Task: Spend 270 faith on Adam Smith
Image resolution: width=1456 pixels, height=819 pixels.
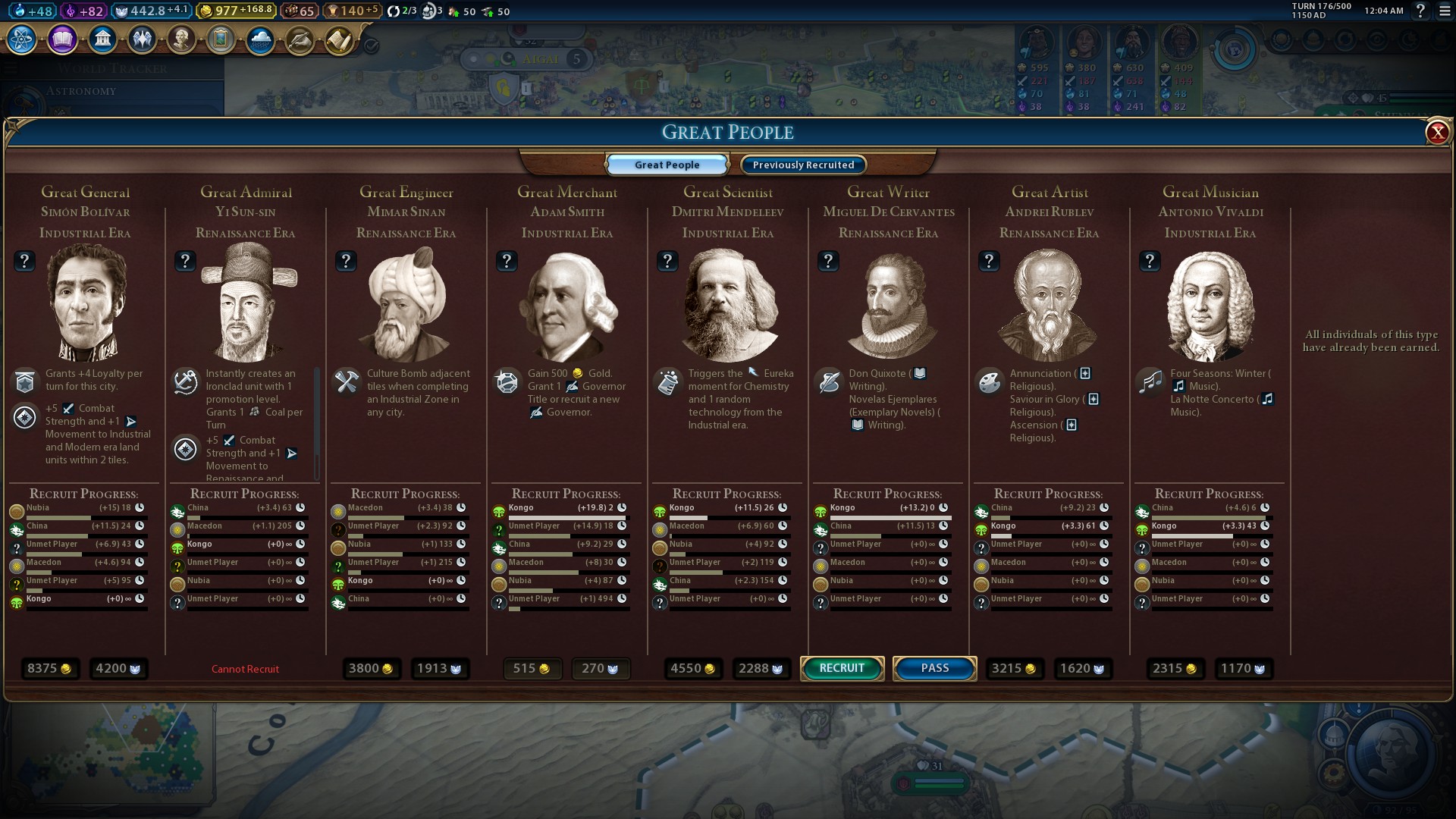Action: (600, 669)
